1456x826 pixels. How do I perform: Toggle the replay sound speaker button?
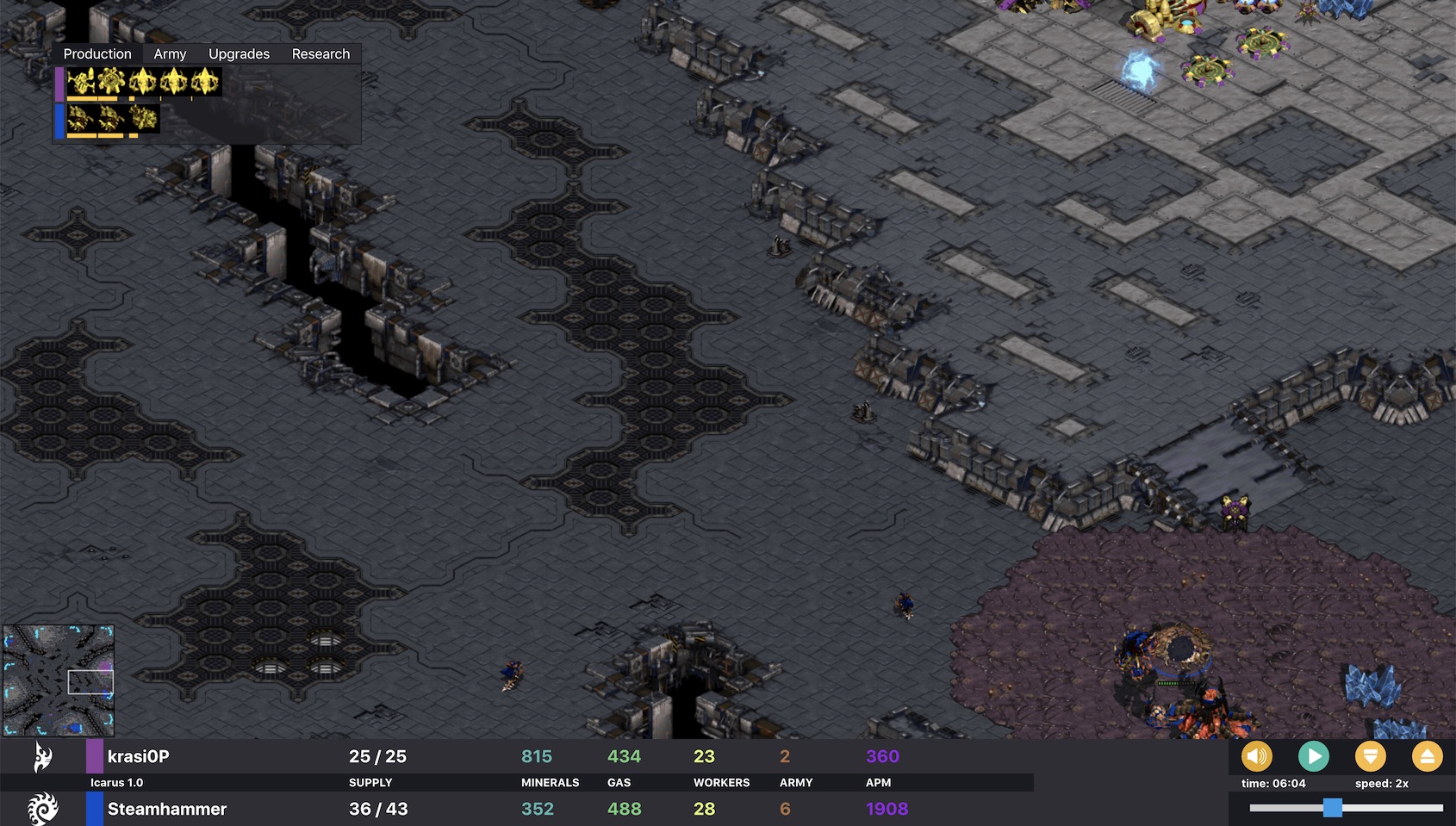coord(1256,757)
